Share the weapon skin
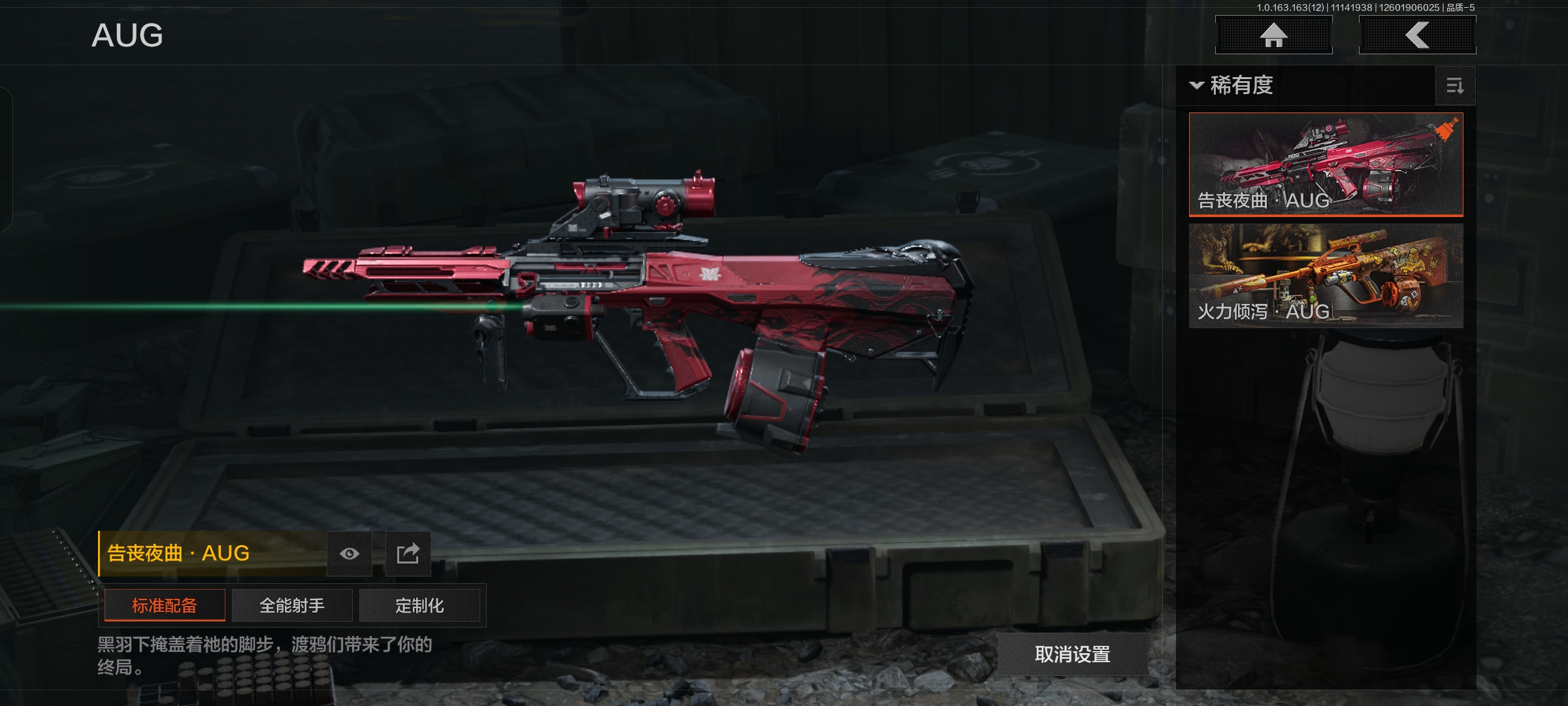The height and width of the screenshot is (706, 1568). coord(408,554)
